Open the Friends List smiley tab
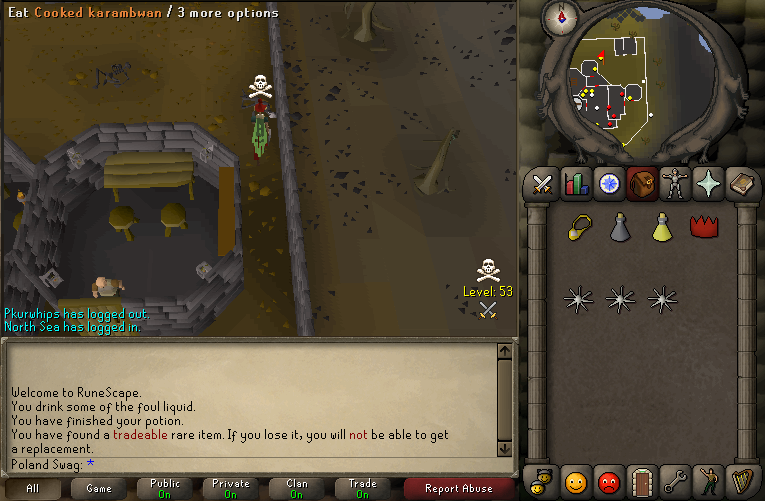The height and width of the screenshot is (501, 765). pos(575,482)
